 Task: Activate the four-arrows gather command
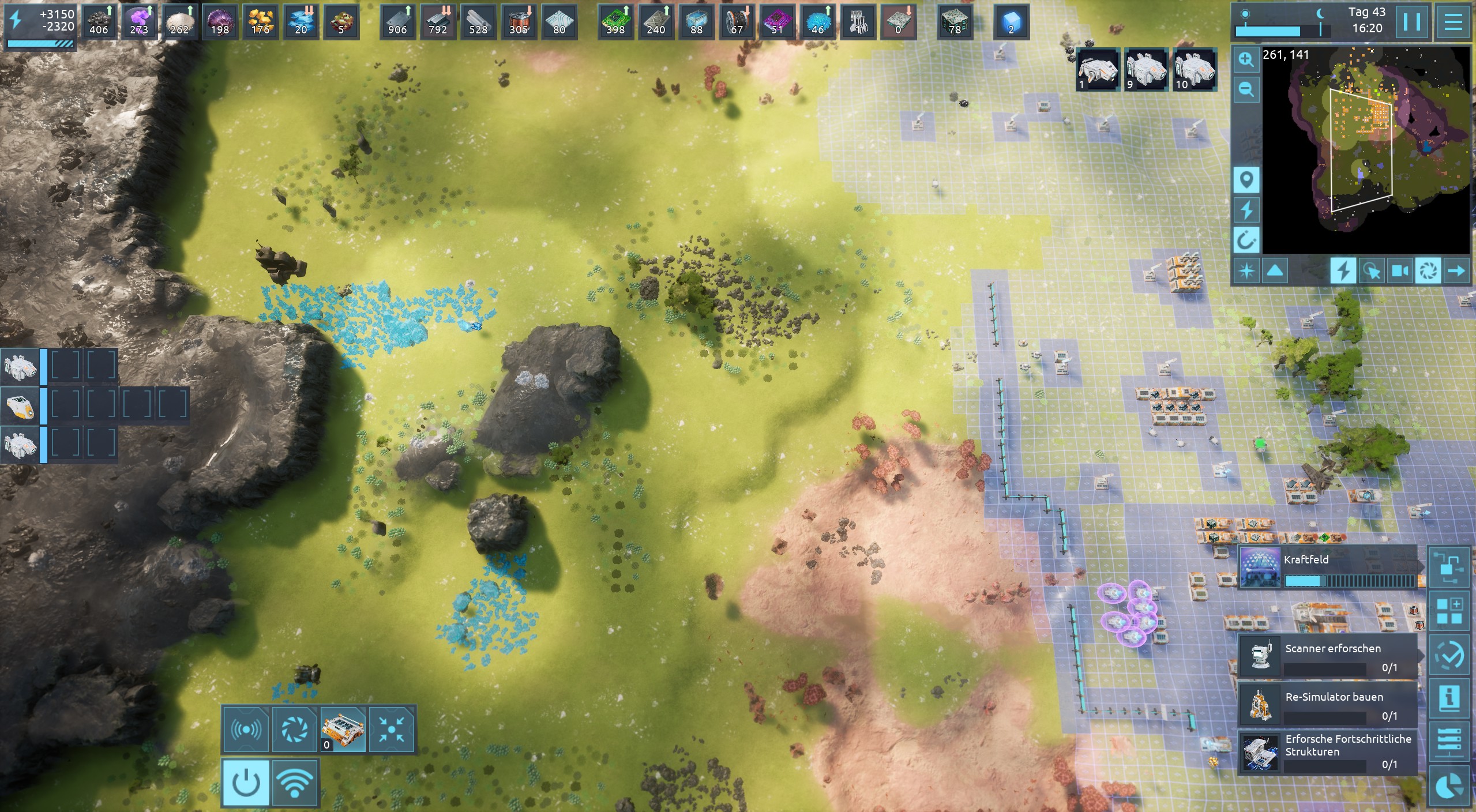(392, 730)
